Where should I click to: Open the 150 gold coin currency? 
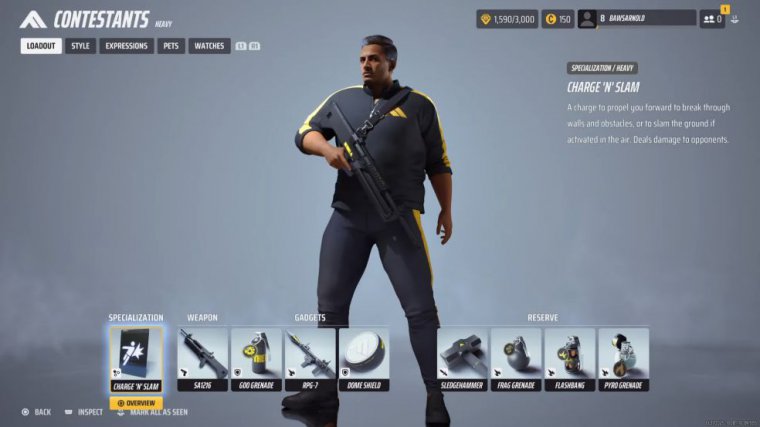point(558,19)
